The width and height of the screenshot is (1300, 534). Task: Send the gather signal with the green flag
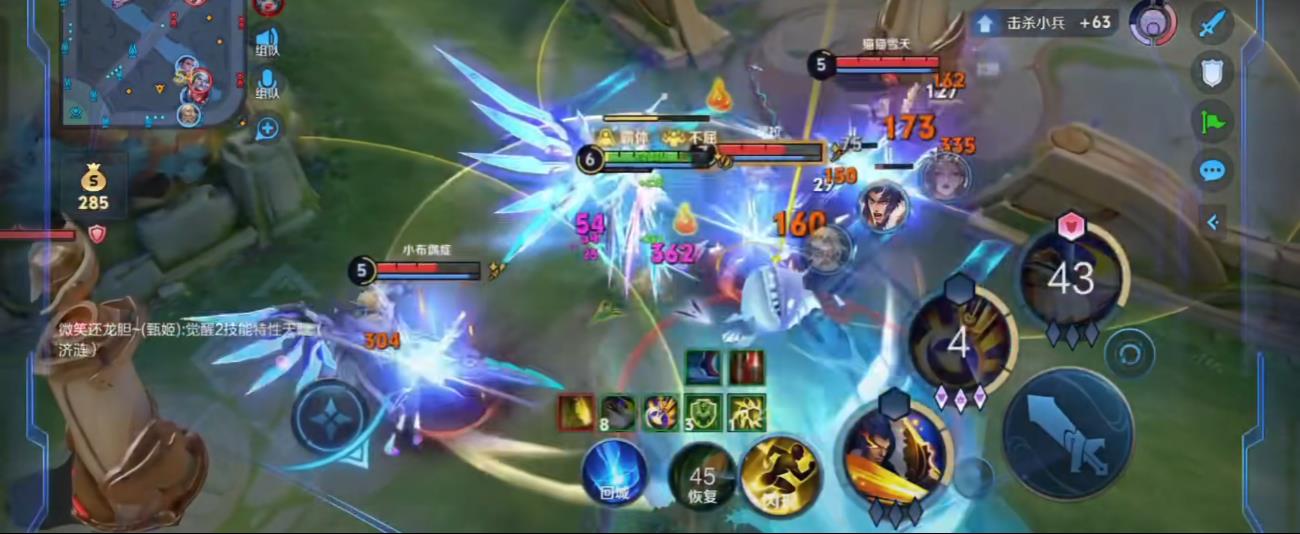point(1213,121)
